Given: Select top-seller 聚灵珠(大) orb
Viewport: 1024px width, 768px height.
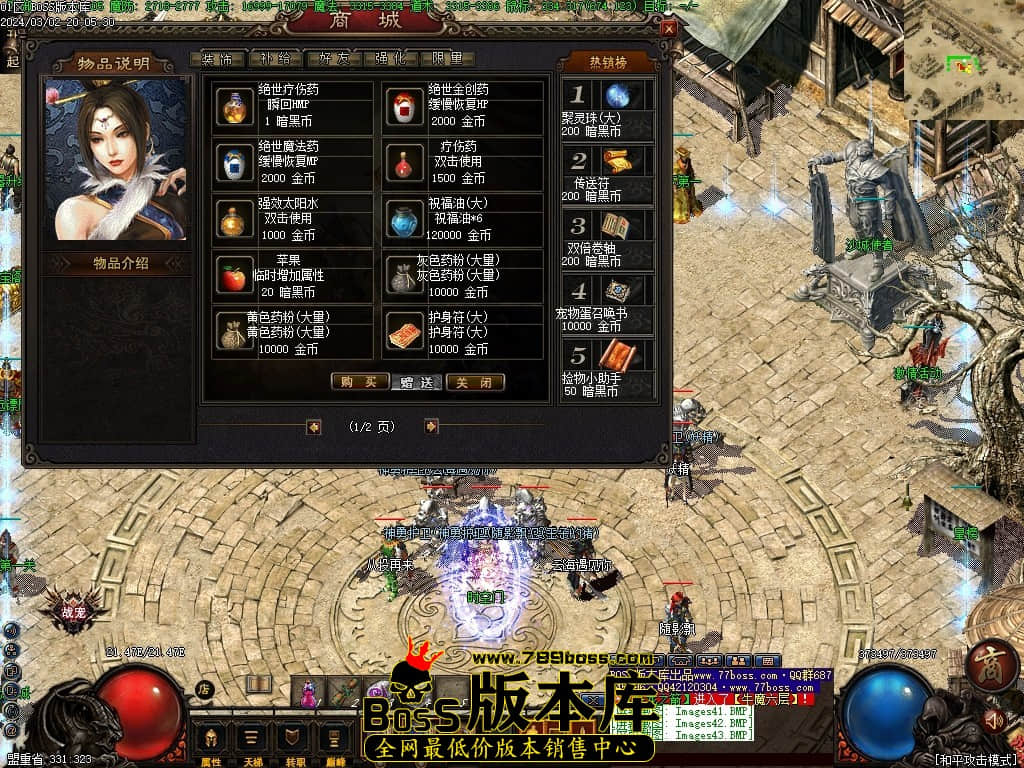Looking at the screenshot, I should (x=616, y=96).
